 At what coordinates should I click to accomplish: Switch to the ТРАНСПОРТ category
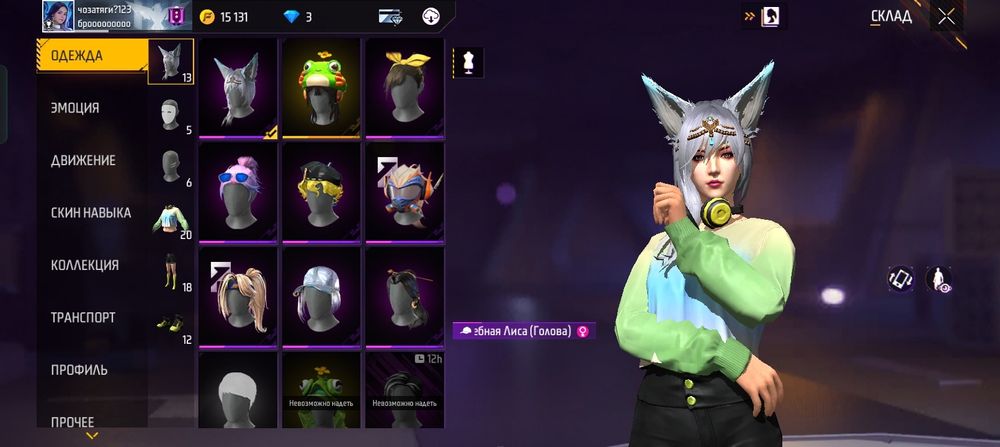pyautogui.click(x=83, y=318)
